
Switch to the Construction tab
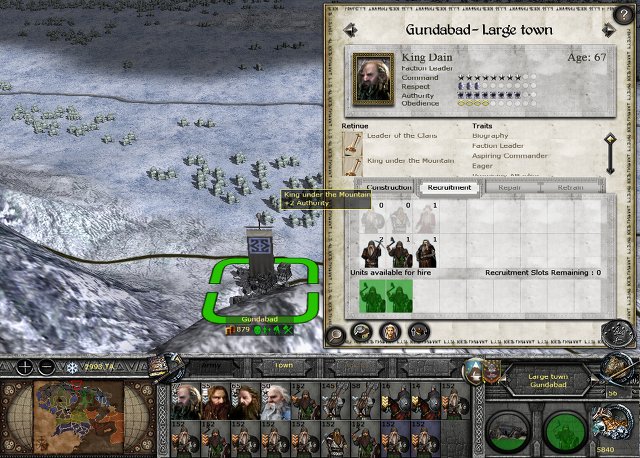(x=389, y=187)
